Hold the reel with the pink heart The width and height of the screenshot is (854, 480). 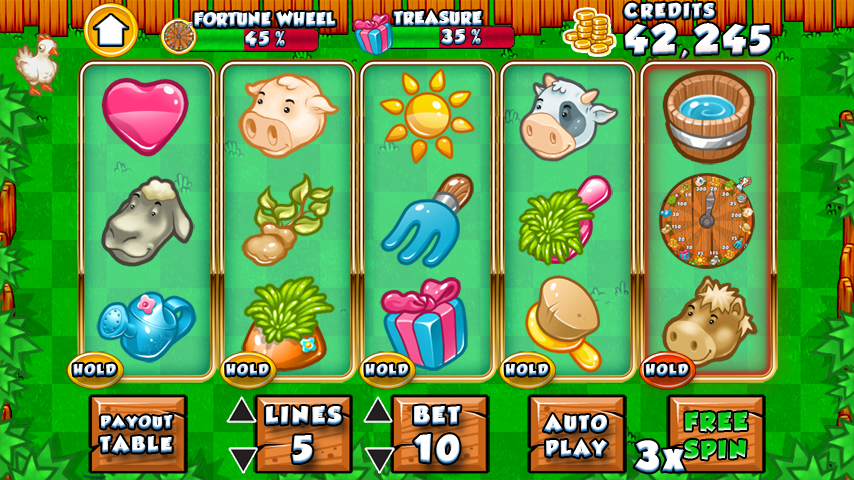click(94, 369)
